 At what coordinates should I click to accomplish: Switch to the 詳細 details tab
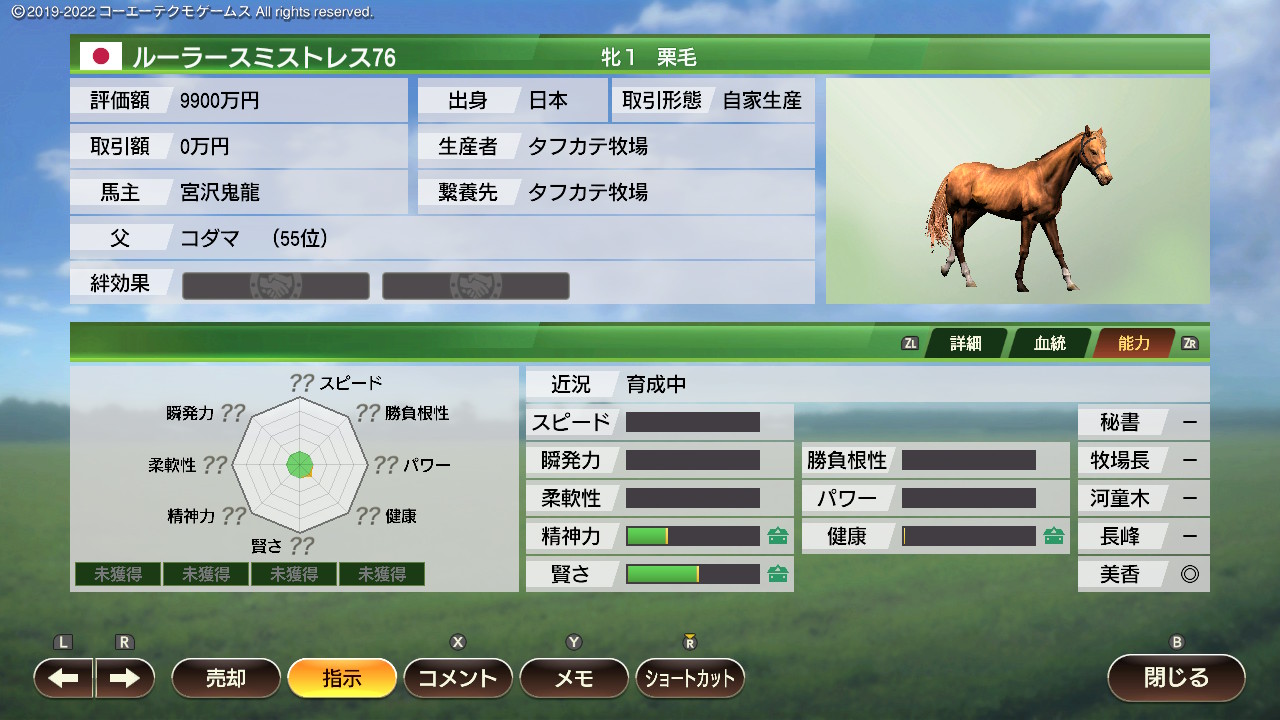[966, 343]
